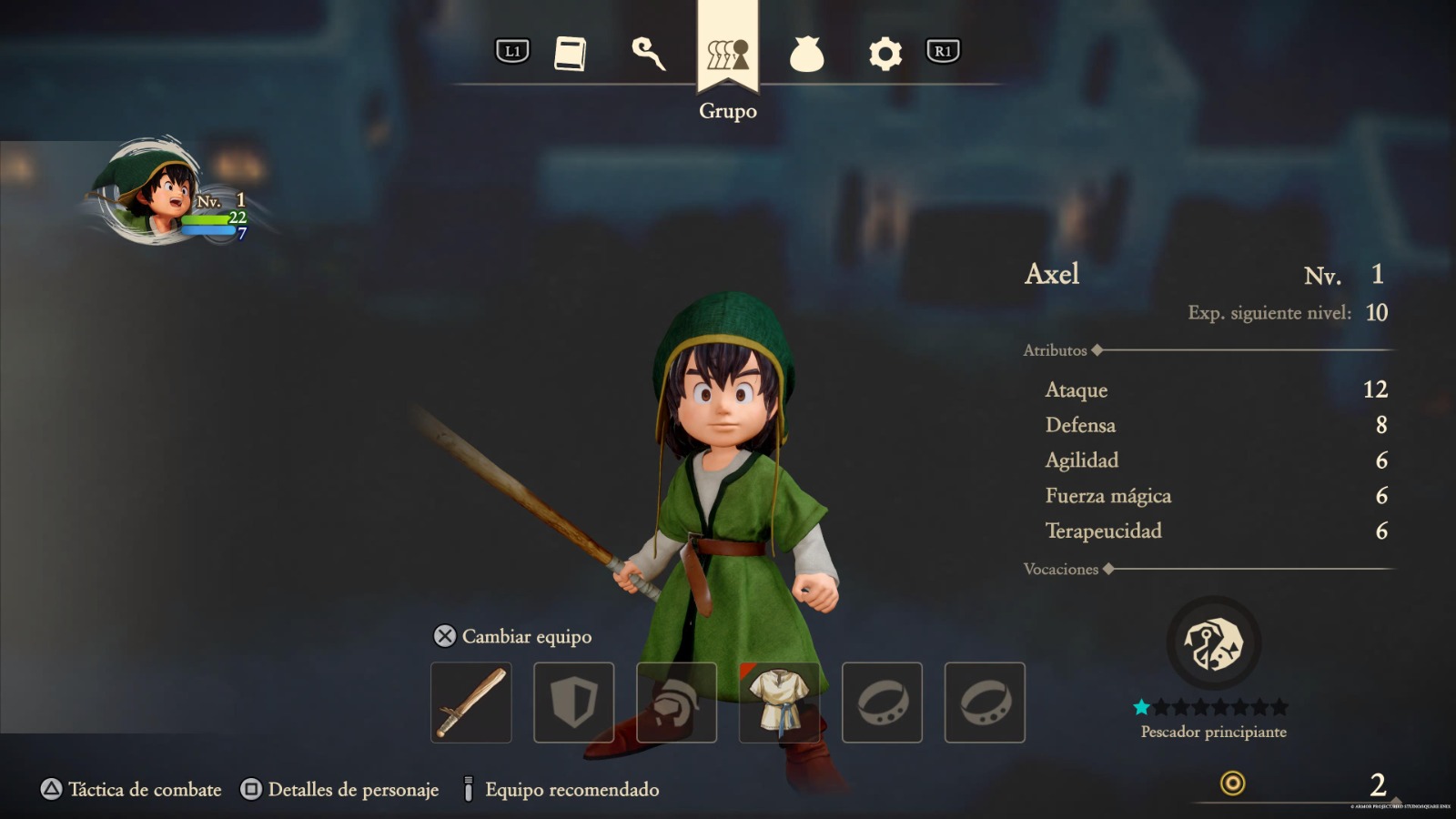Activate Cambiar equipo option
This screenshot has height=819, width=1456.
(x=514, y=636)
